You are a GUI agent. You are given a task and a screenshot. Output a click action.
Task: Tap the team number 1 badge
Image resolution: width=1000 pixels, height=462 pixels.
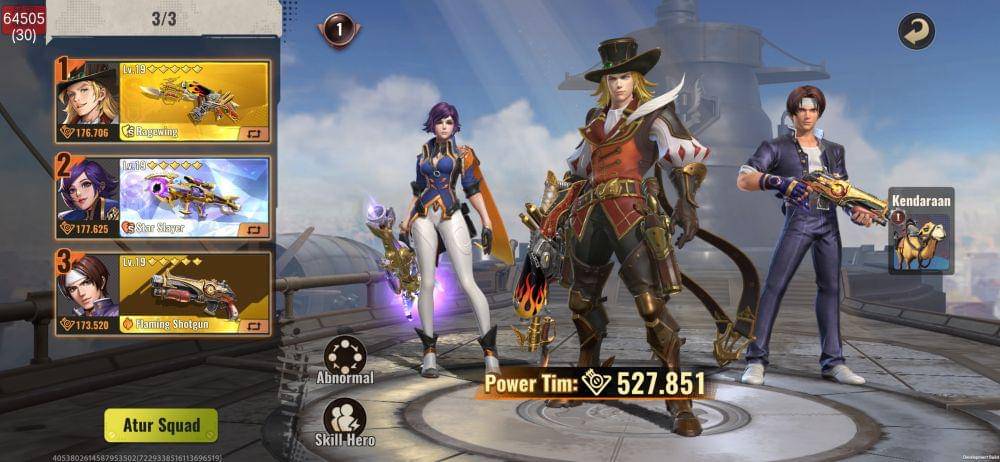coord(339,30)
